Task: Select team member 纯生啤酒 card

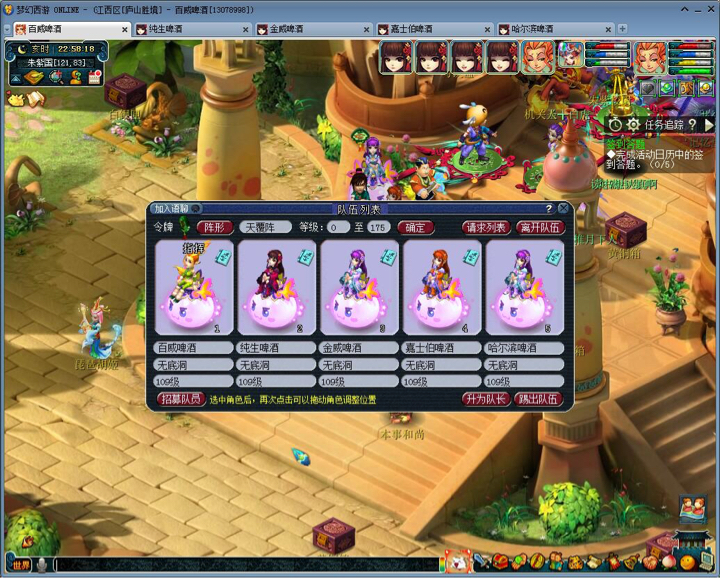Action: (277, 287)
